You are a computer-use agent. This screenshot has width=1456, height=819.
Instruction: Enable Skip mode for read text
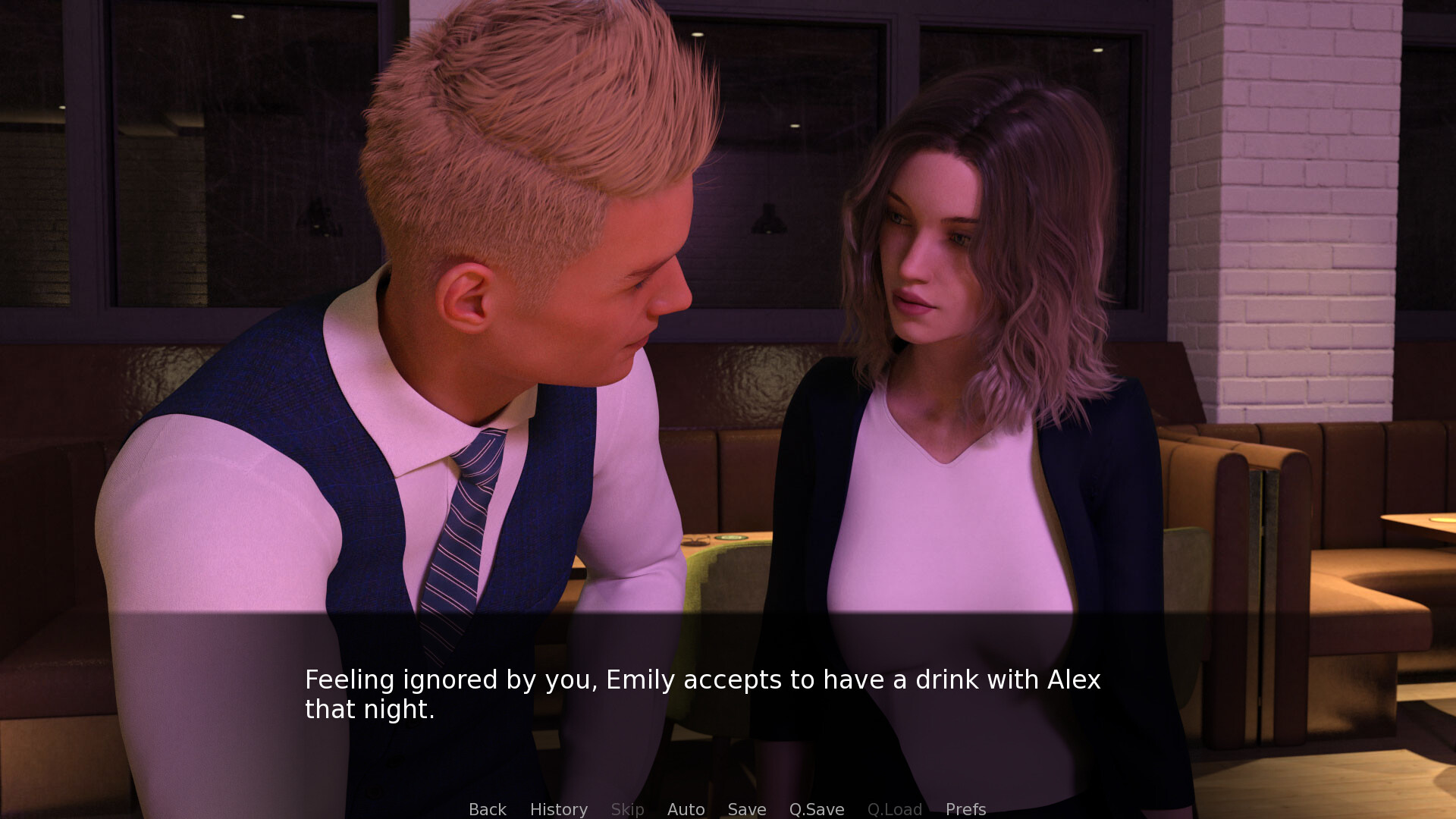[627, 809]
